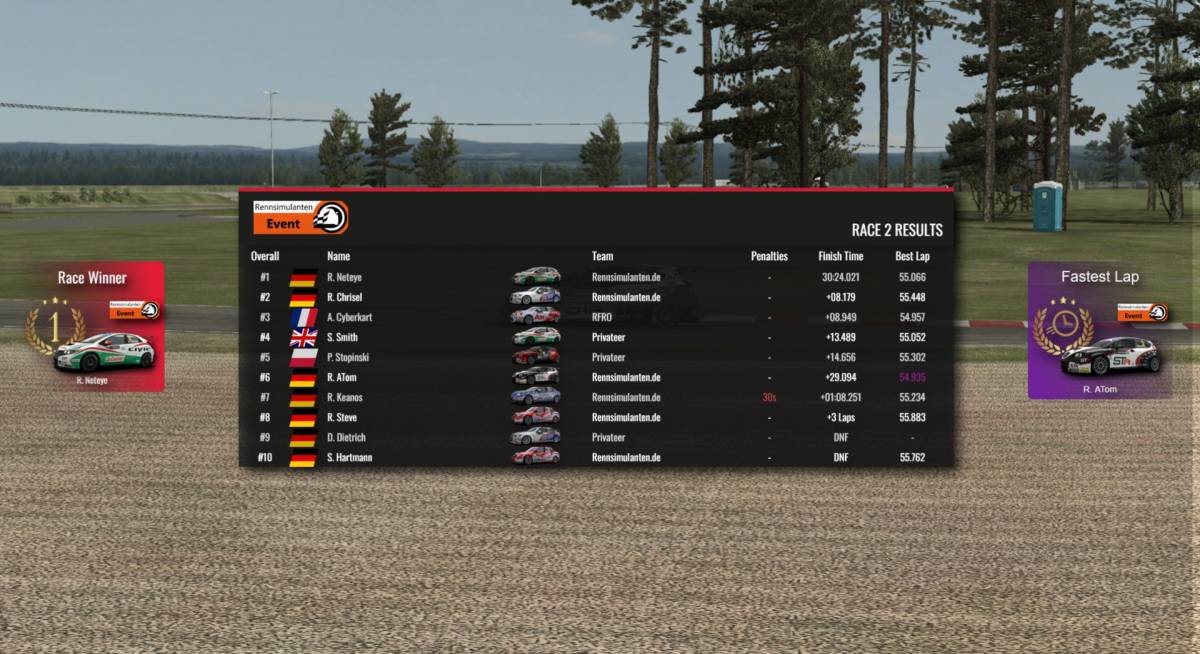The image size is (1200, 654).
Task: Click the Team column header
Action: click(x=602, y=256)
